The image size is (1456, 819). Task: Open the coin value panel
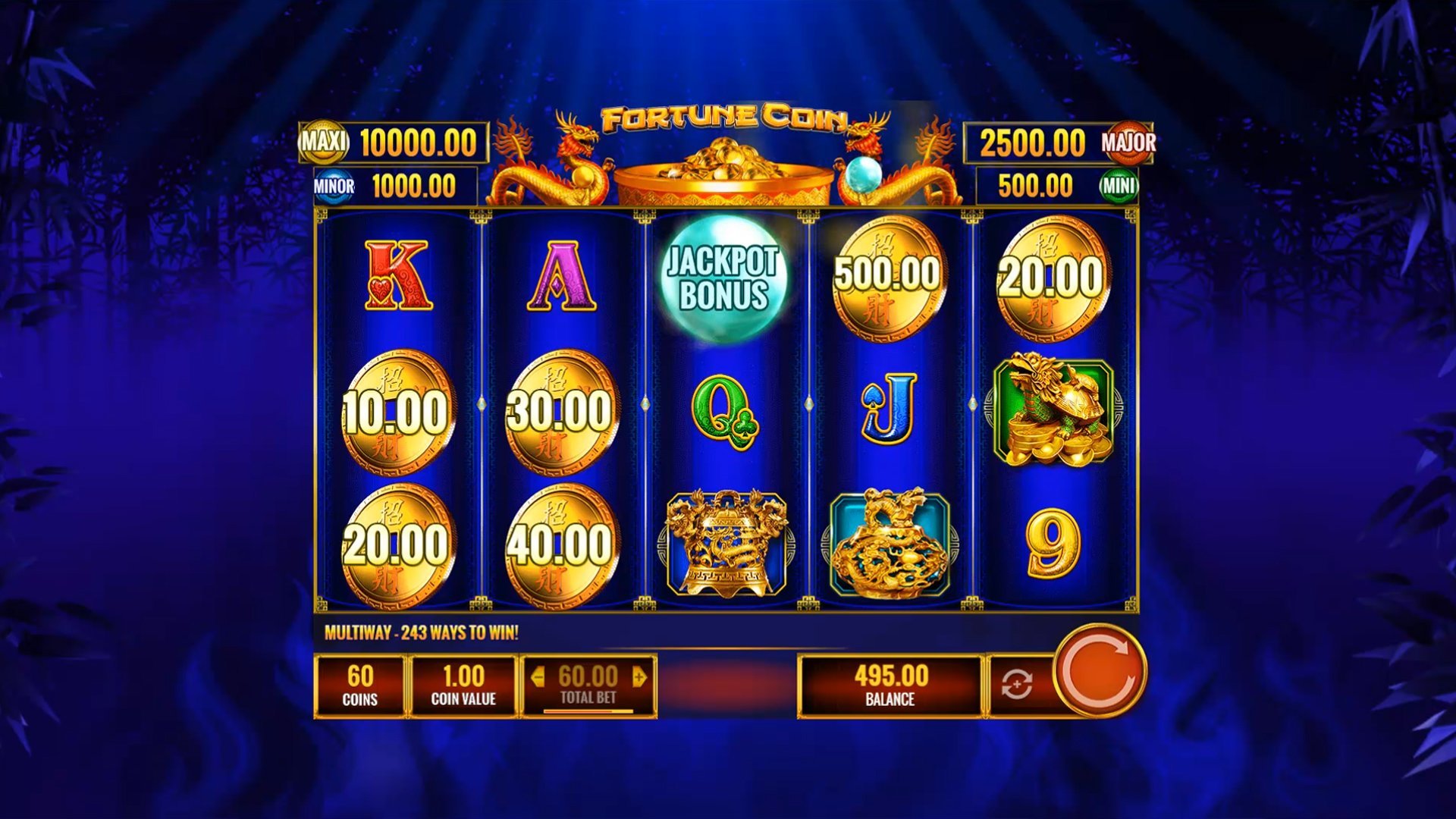(x=463, y=686)
